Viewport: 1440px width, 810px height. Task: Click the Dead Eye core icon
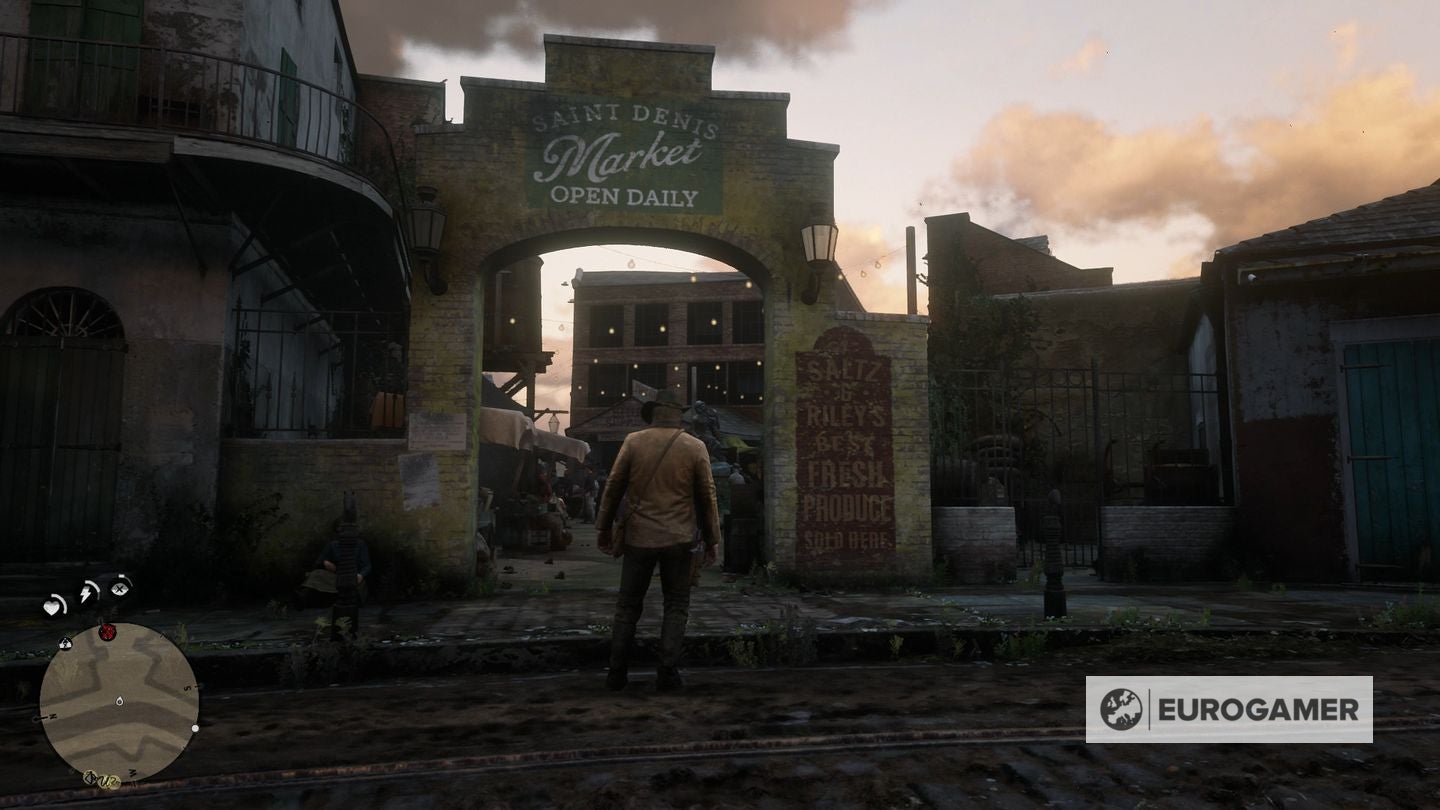coord(120,587)
